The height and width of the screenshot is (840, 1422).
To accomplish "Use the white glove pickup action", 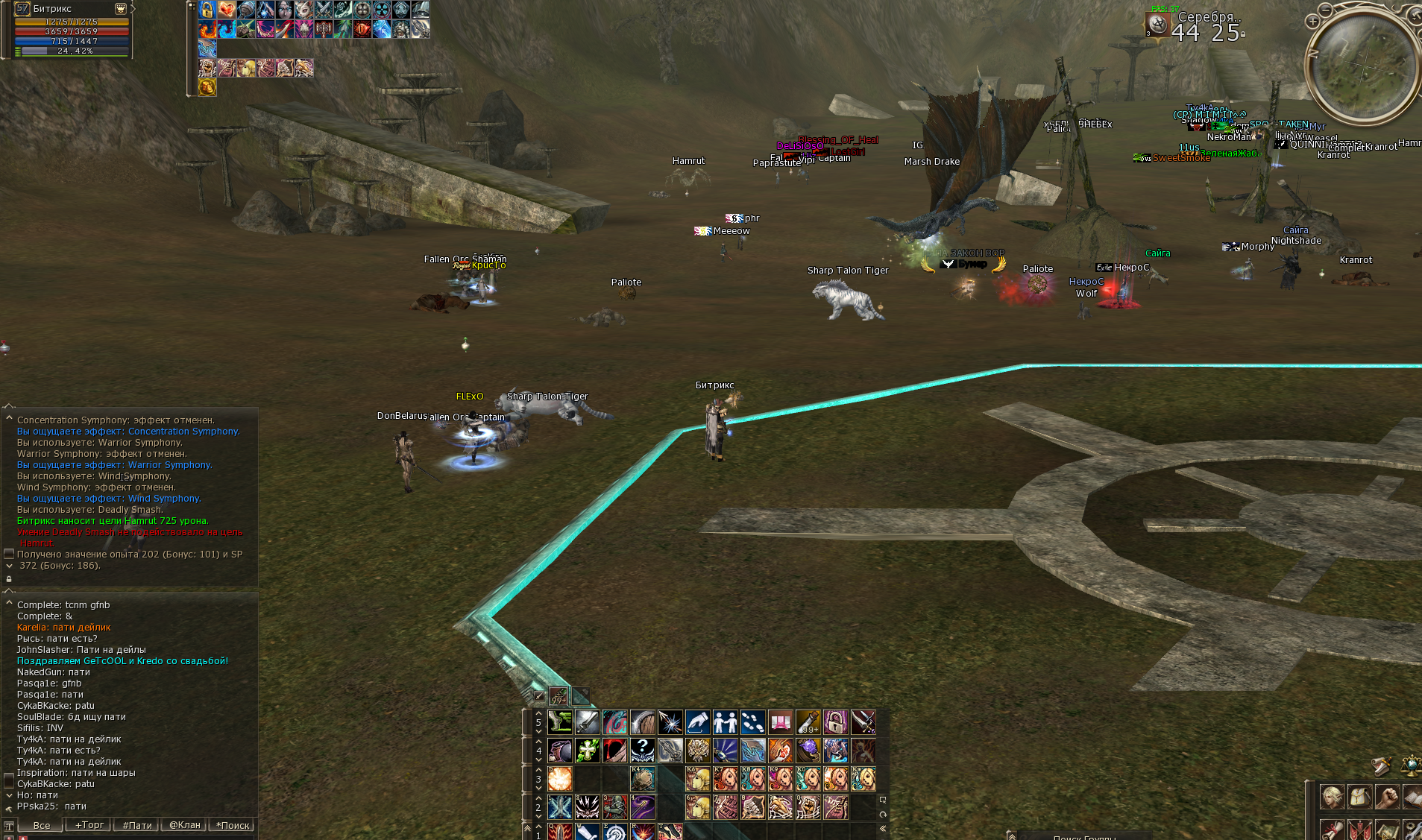I will (697, 721).
